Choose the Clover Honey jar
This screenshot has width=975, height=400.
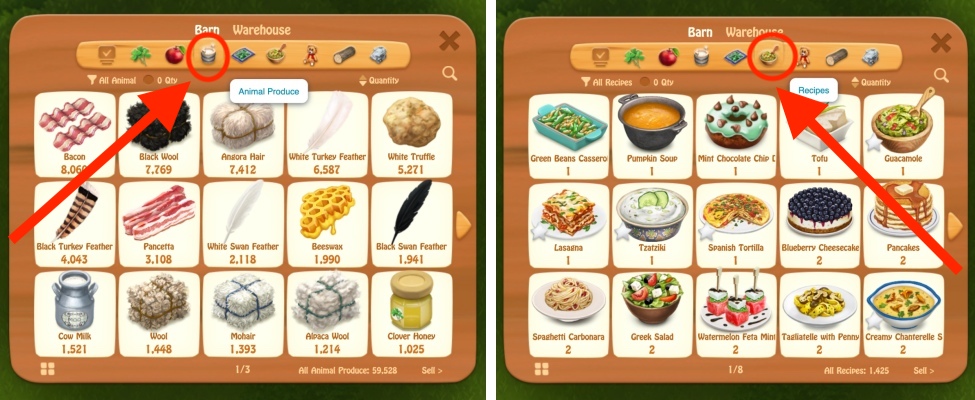pos(412,309)
